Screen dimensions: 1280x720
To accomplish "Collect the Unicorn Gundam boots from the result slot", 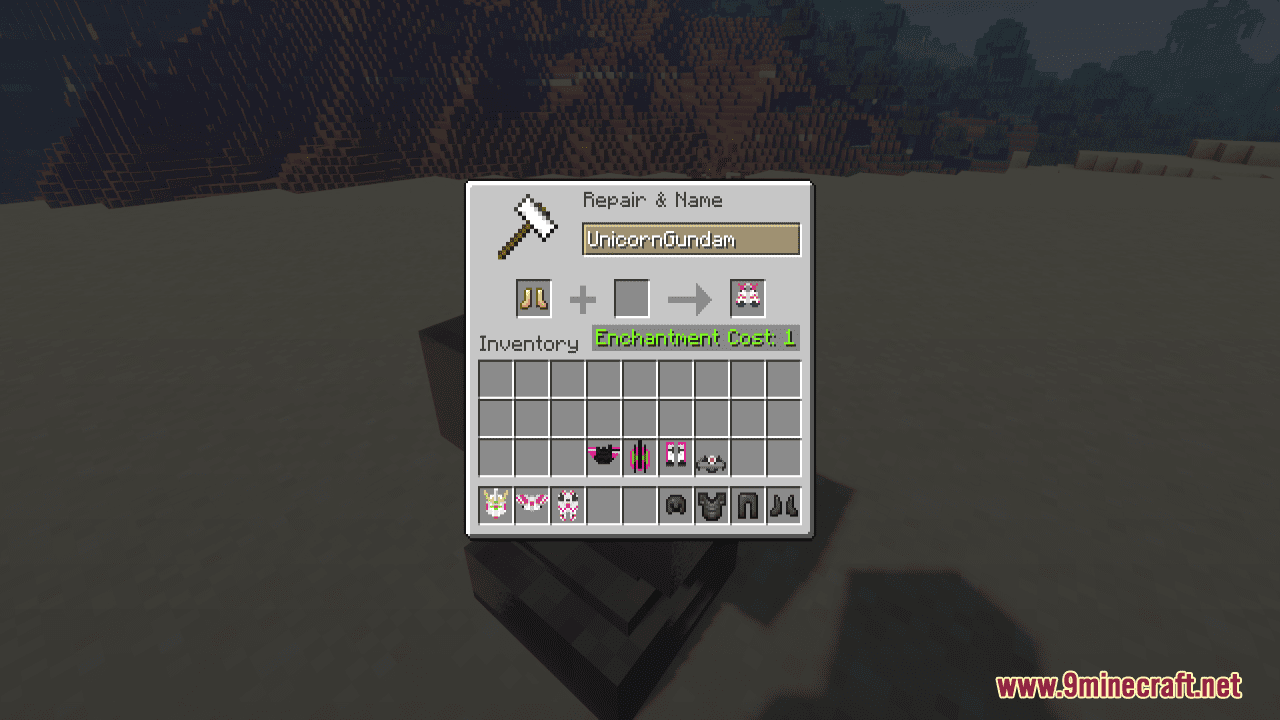I will (x=747, y=298).
